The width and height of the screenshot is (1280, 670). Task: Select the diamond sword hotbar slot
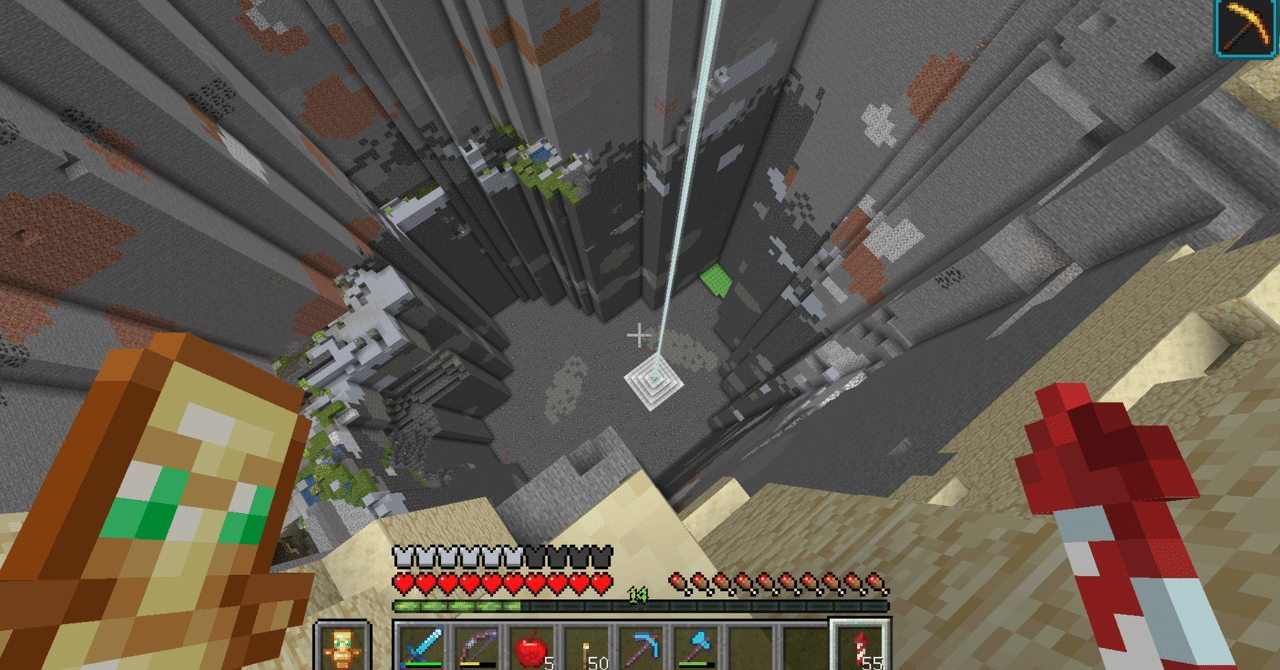click(x=422, y=647)
